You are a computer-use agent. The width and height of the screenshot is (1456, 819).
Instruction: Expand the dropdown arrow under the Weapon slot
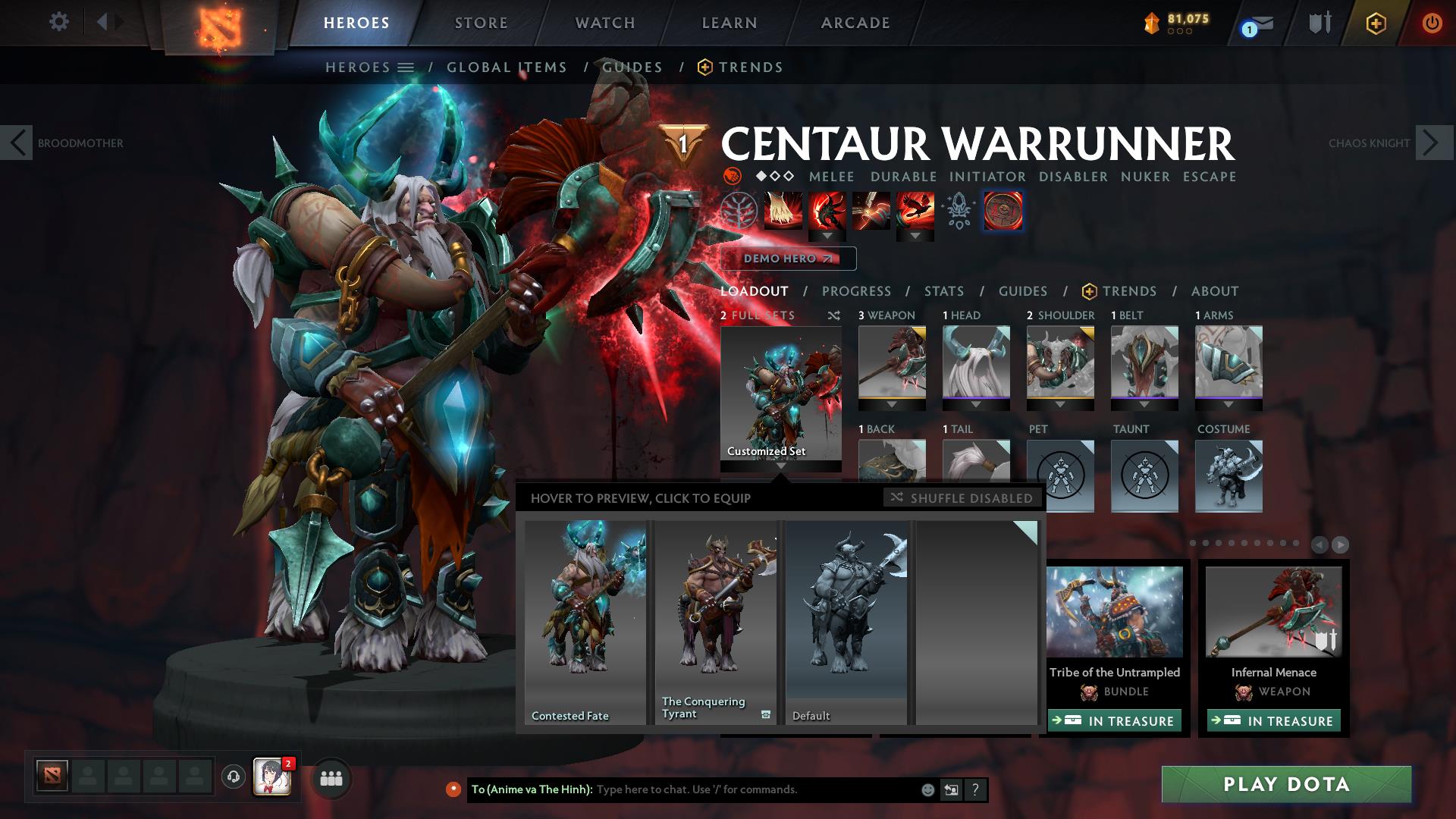(891, 404)
